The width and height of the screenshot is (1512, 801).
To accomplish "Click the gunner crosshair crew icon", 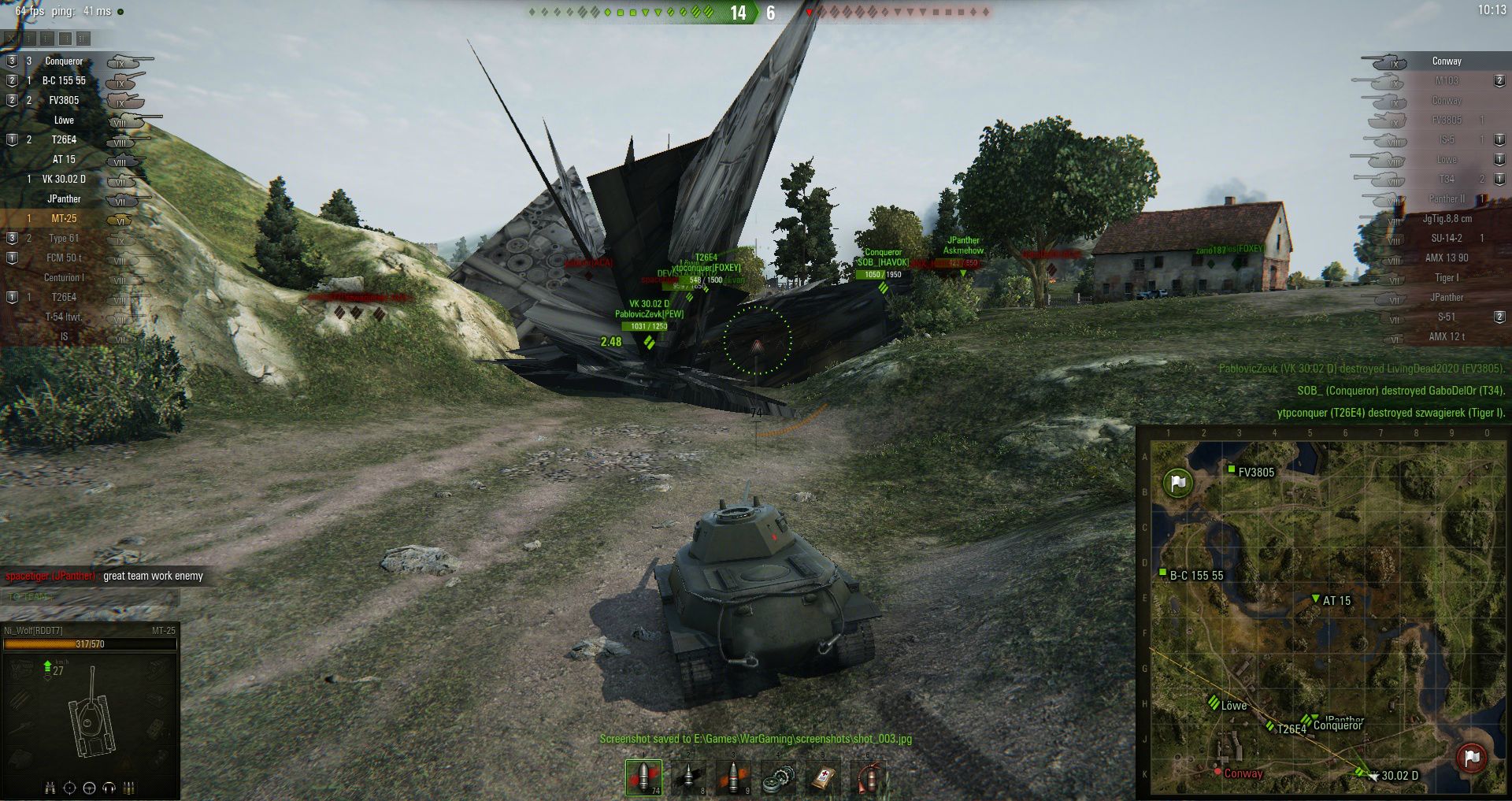I will pos(69,788).
